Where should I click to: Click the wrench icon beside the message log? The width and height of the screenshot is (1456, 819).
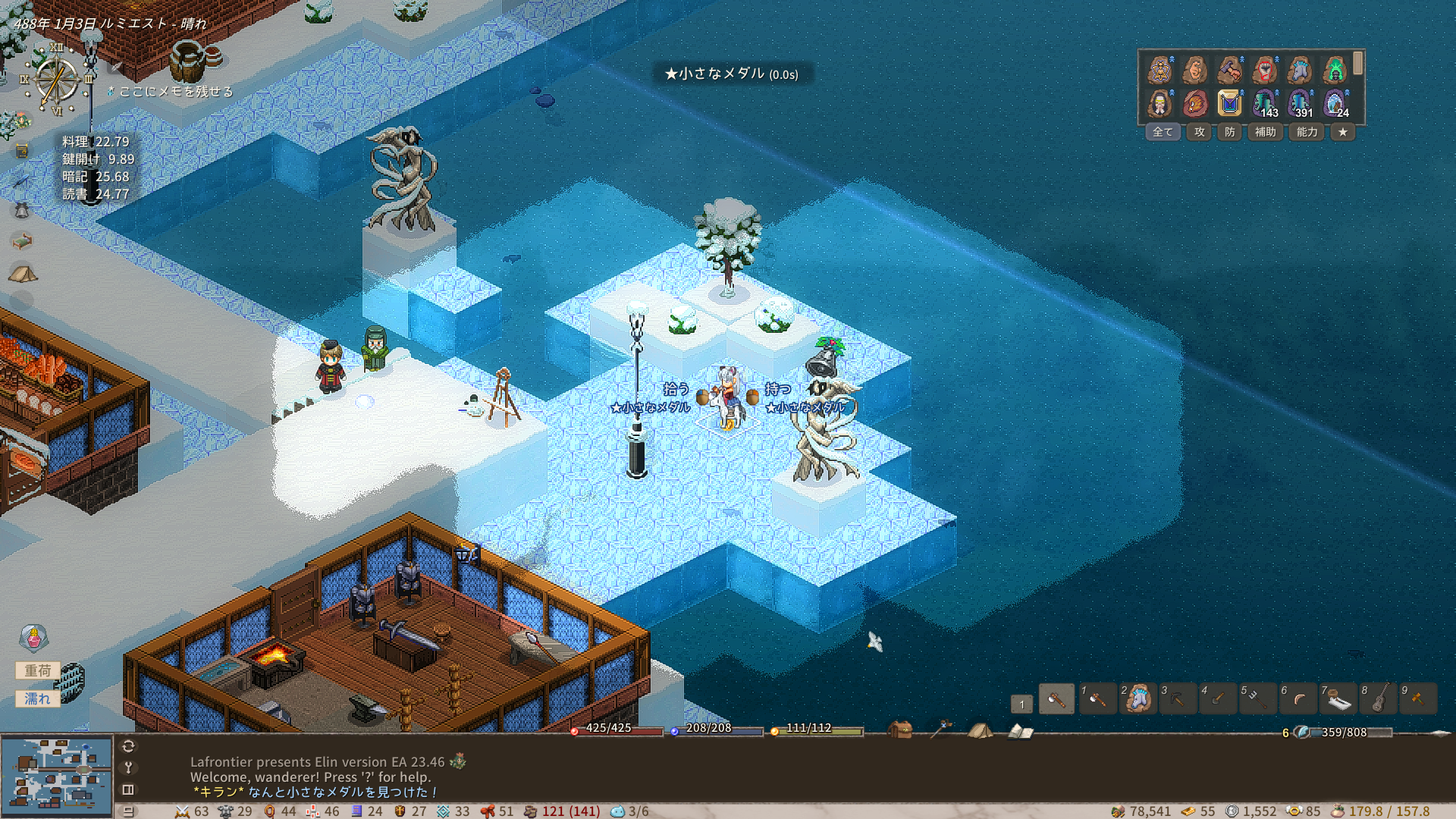click(x=128, y=767)
